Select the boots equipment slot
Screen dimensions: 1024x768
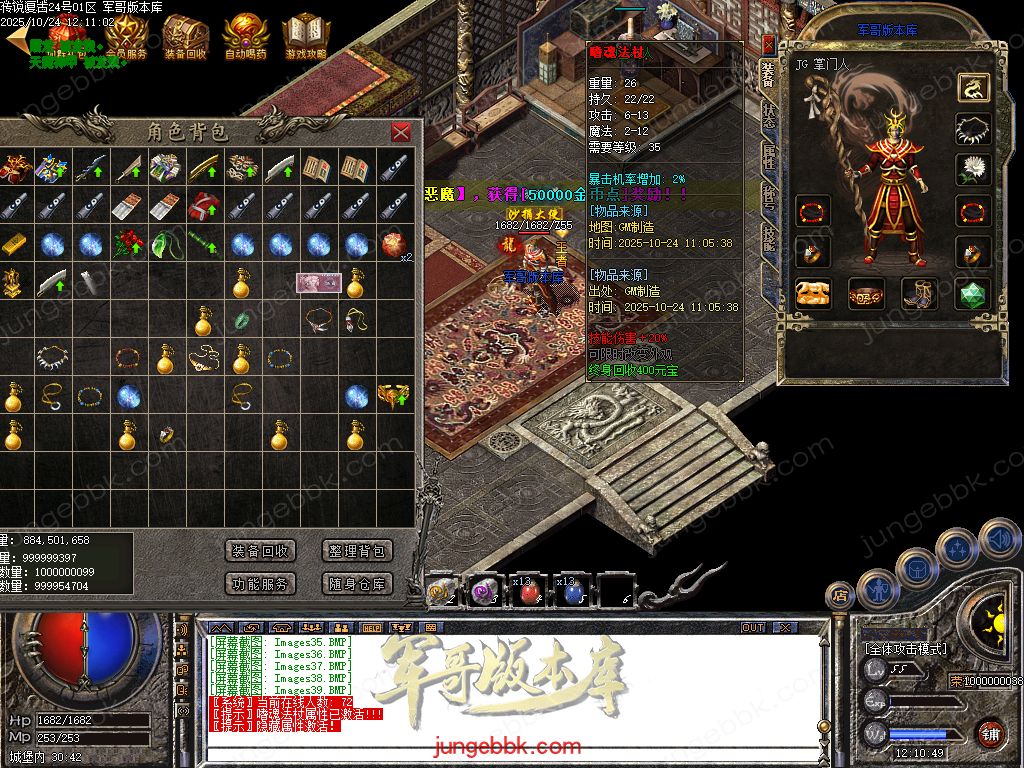pos(920,293)
